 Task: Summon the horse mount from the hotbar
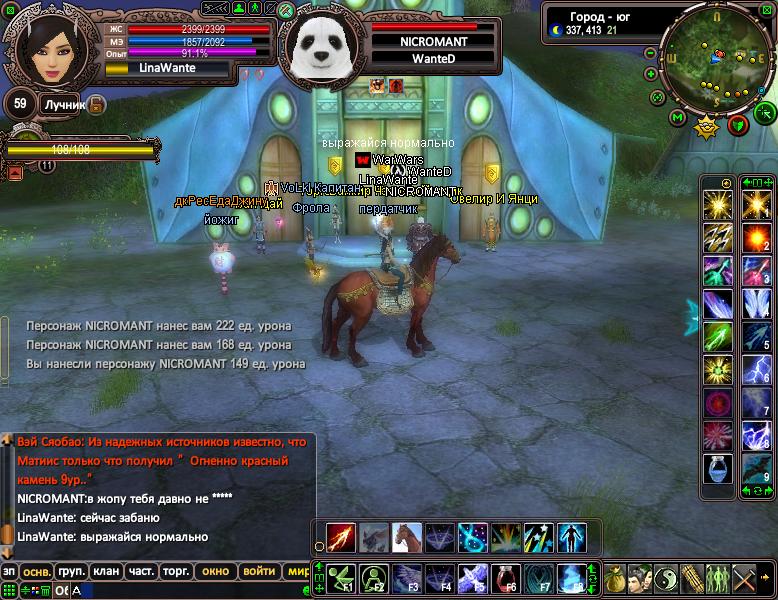pos(406,537)
